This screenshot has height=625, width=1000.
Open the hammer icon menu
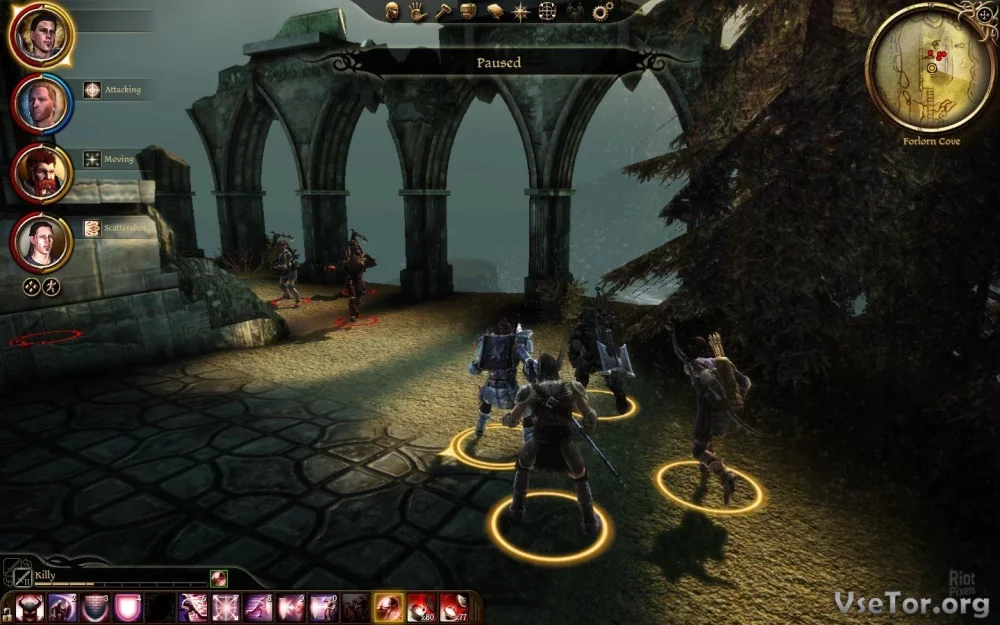443,12
